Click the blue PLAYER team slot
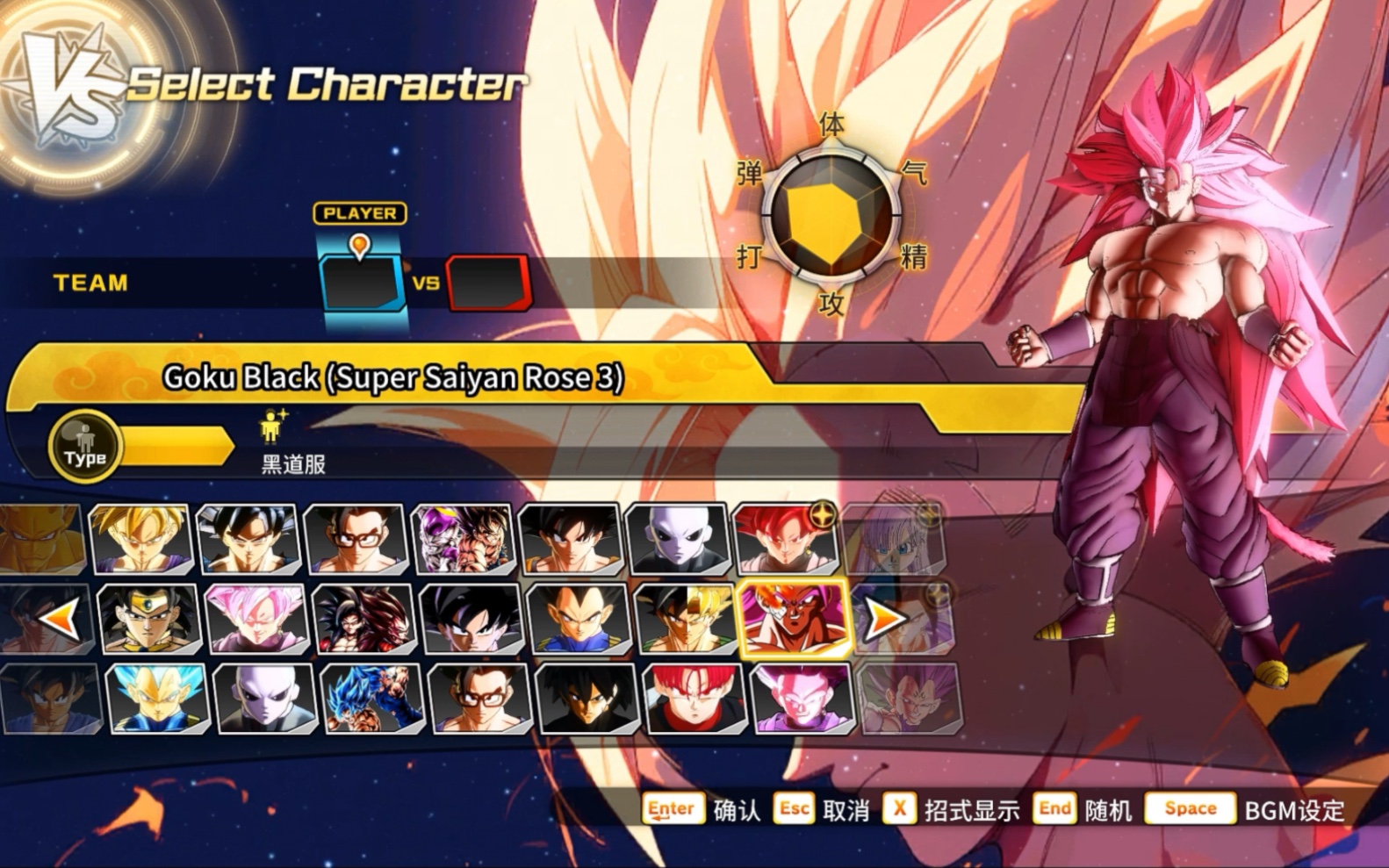 [360, 281]
